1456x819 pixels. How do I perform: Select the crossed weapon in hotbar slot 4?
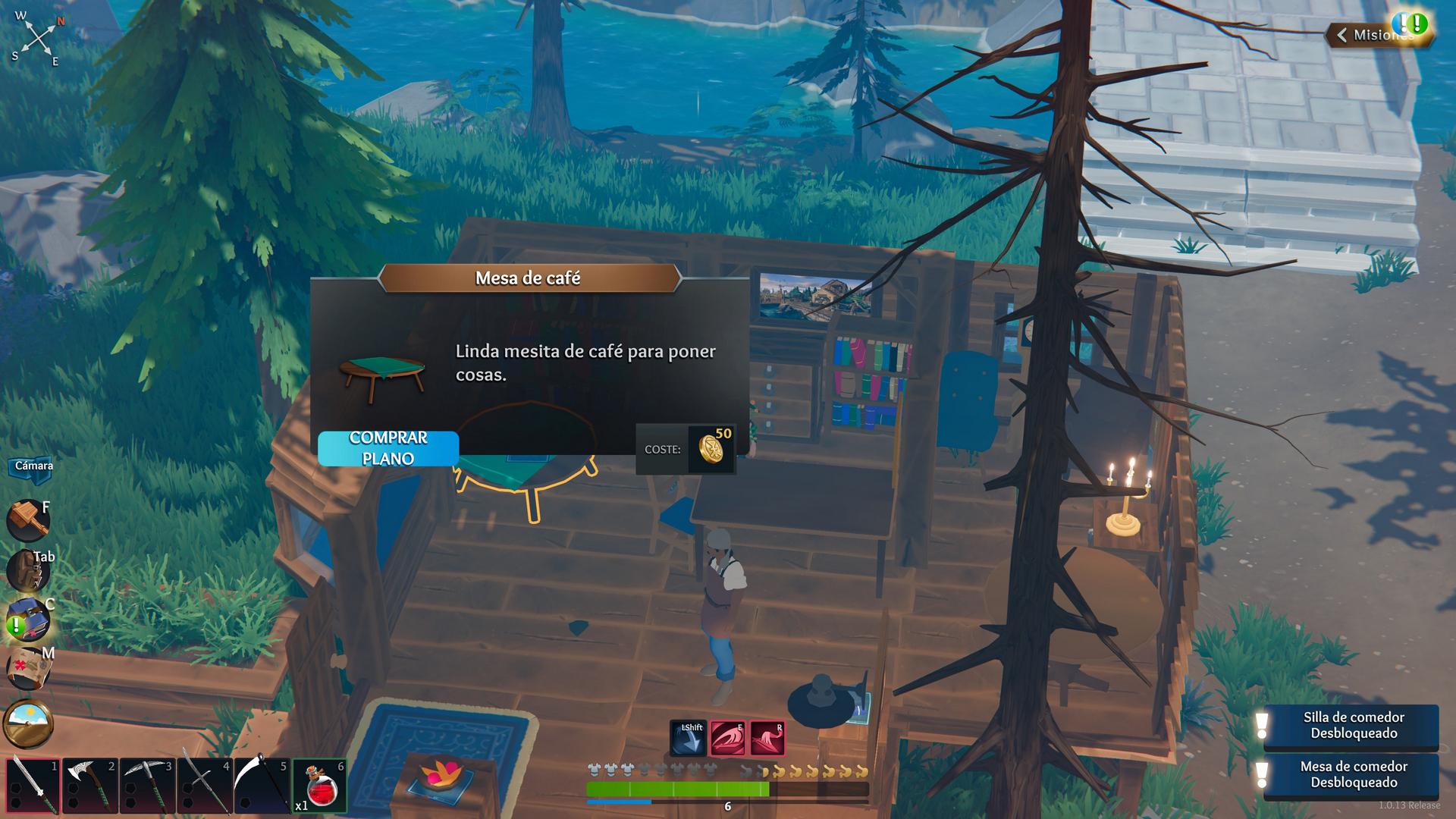pos(204,786)
